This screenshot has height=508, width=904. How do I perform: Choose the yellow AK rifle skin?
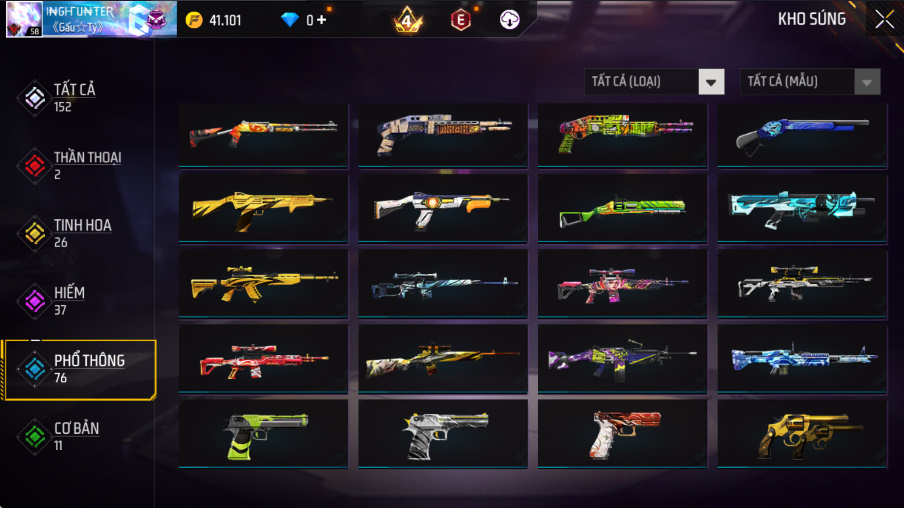[263, 284]
